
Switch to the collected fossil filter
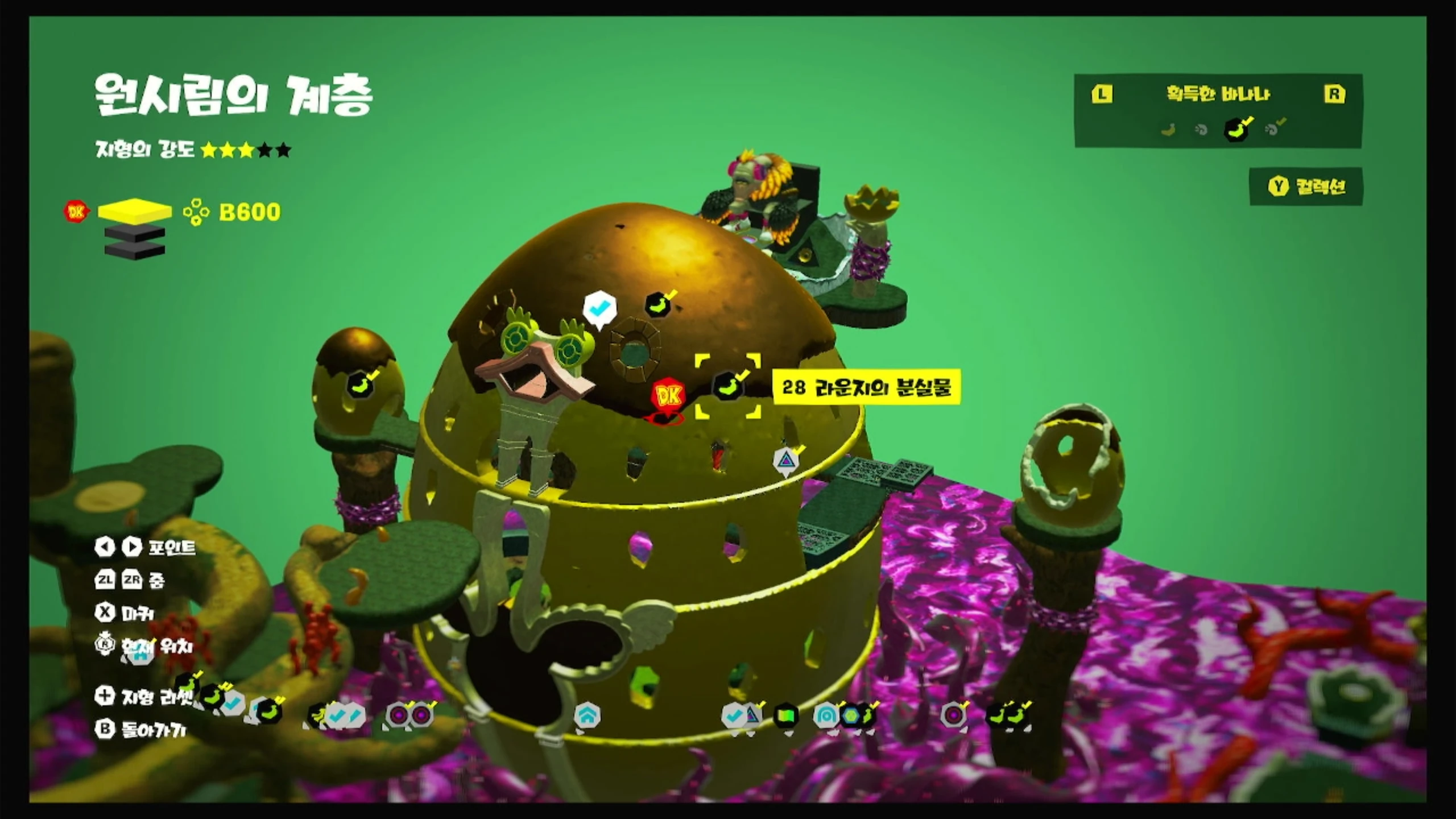pyautogui.click(x=1273, y=129)
